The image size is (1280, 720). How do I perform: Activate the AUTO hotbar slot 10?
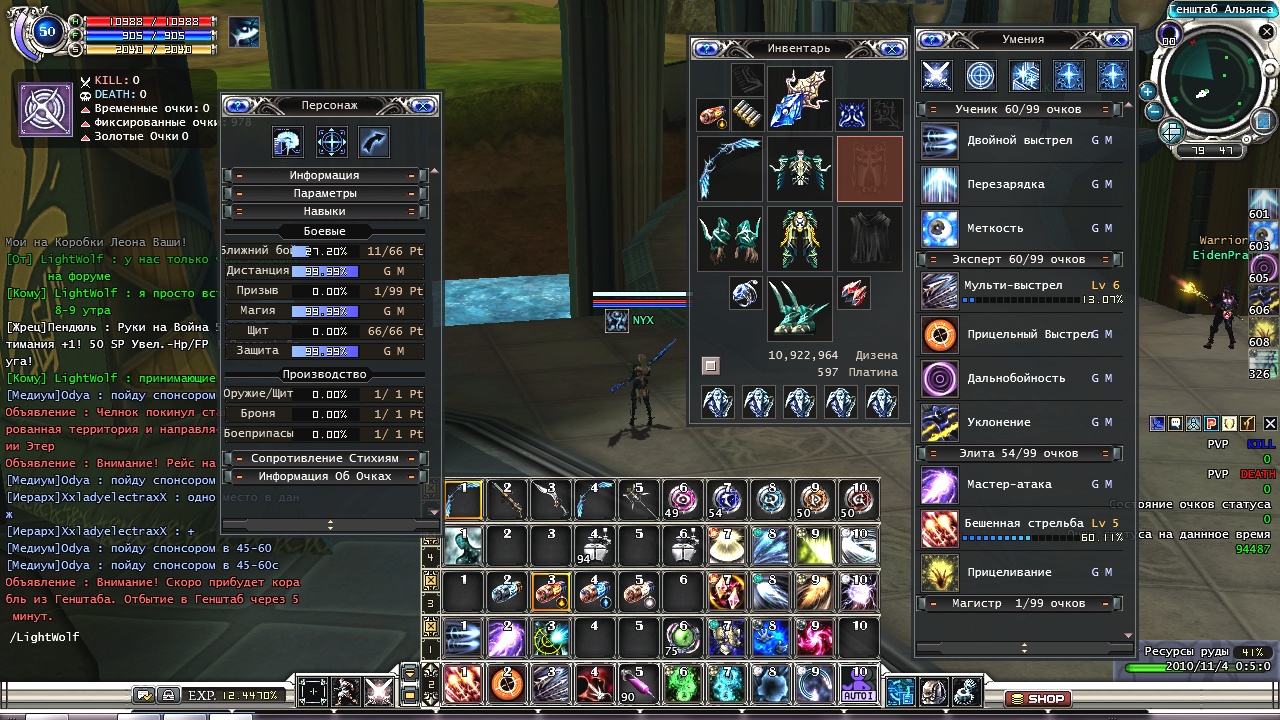click(858, 684)
